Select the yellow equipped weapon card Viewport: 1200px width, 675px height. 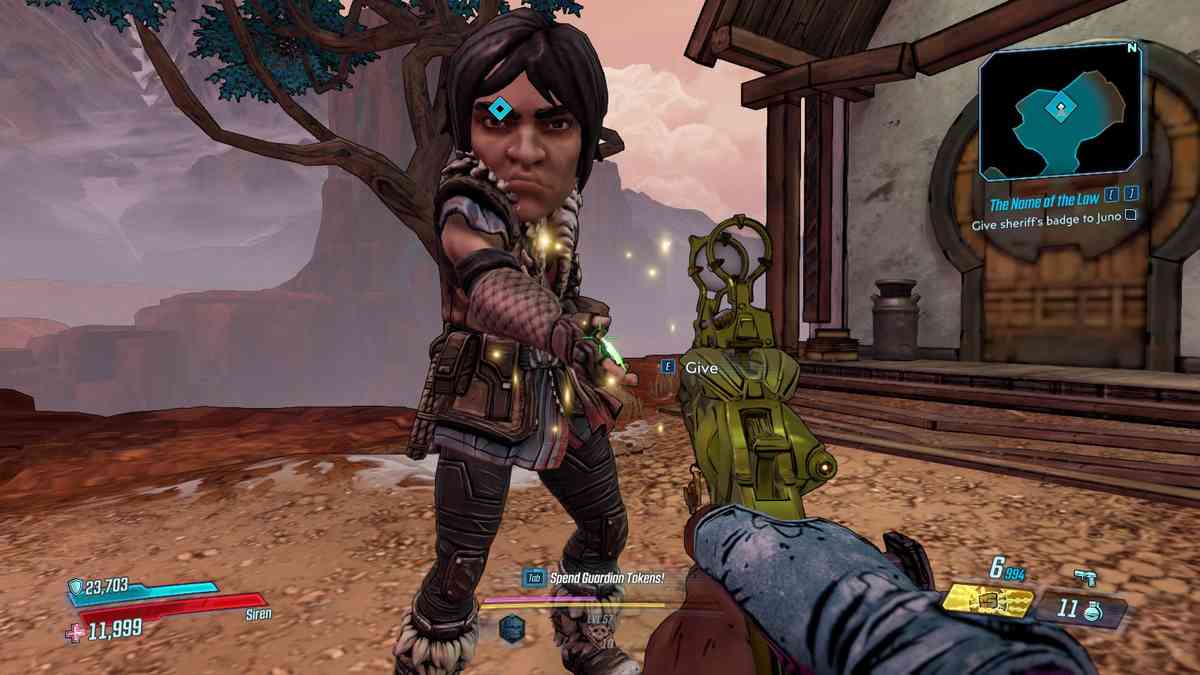[989, 603]
